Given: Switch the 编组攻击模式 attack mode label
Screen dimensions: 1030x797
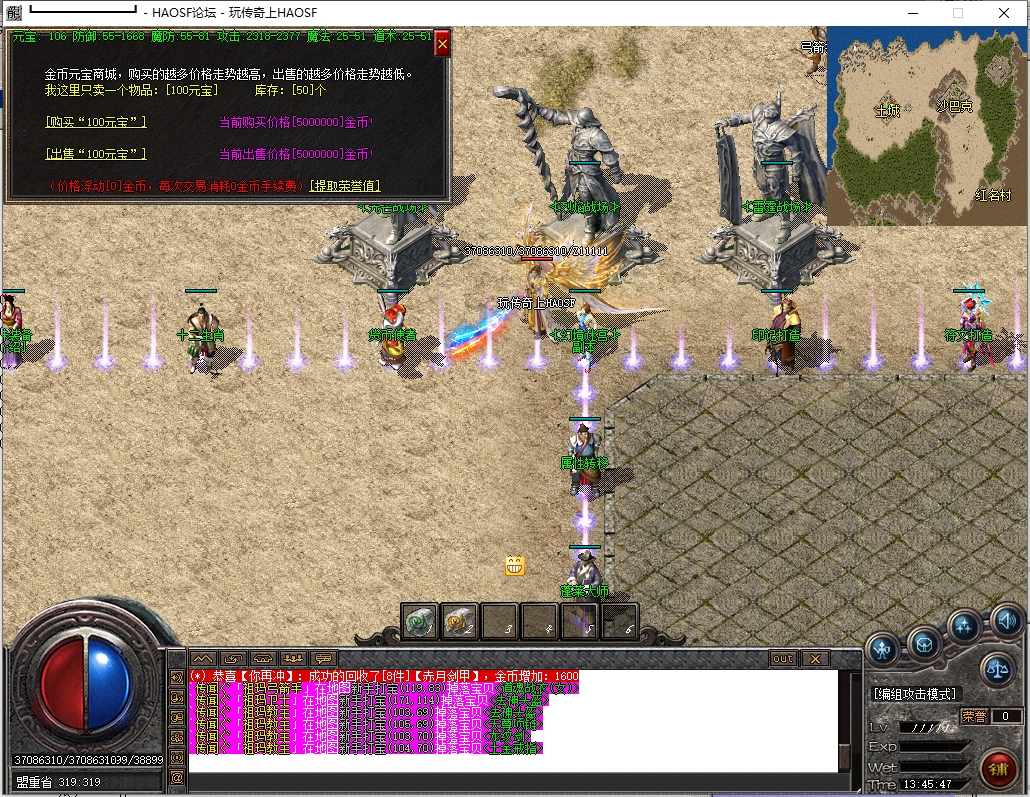Looking at the screenshot, I should (x=914, y=694).
